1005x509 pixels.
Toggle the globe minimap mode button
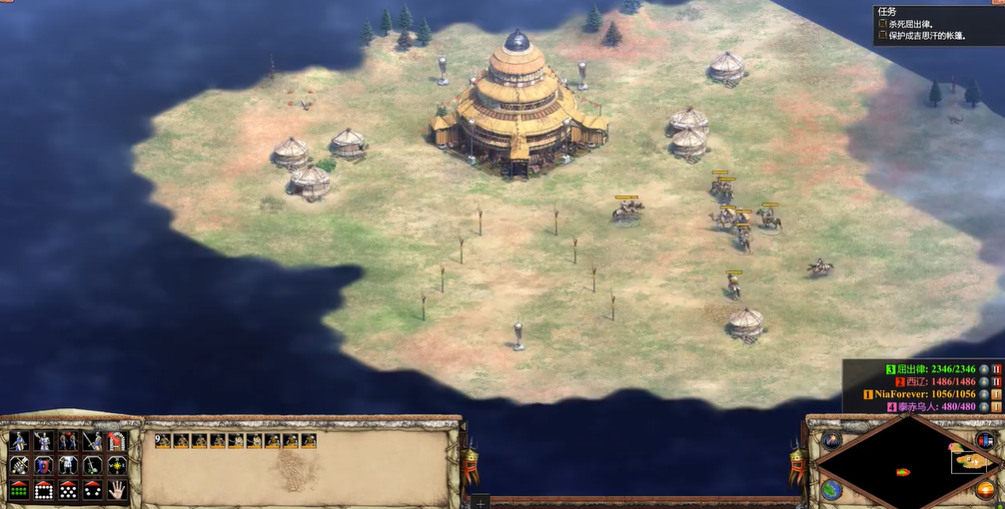(831, 489)
